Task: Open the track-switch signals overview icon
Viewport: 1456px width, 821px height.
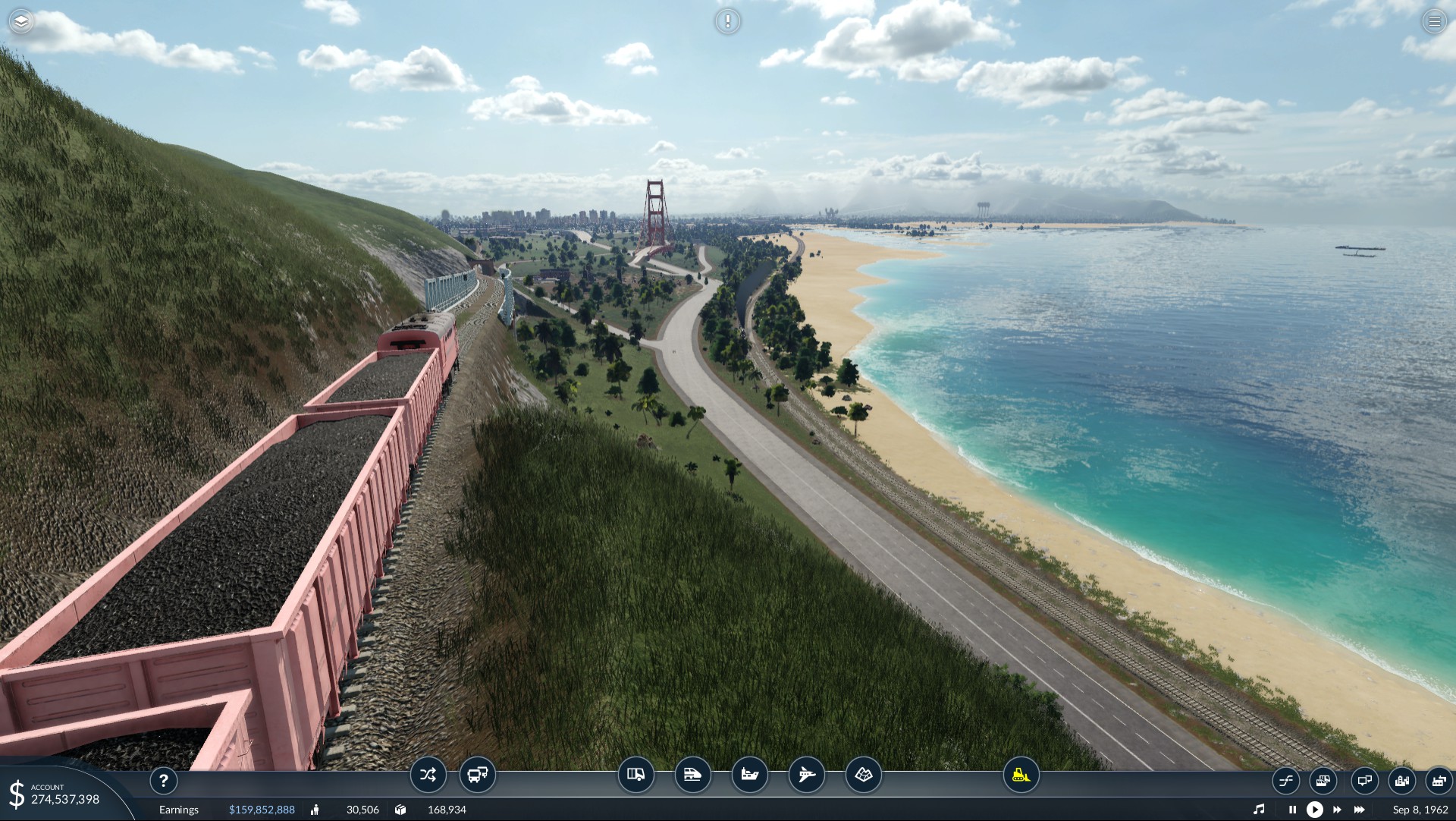Action: [1286, 780]
